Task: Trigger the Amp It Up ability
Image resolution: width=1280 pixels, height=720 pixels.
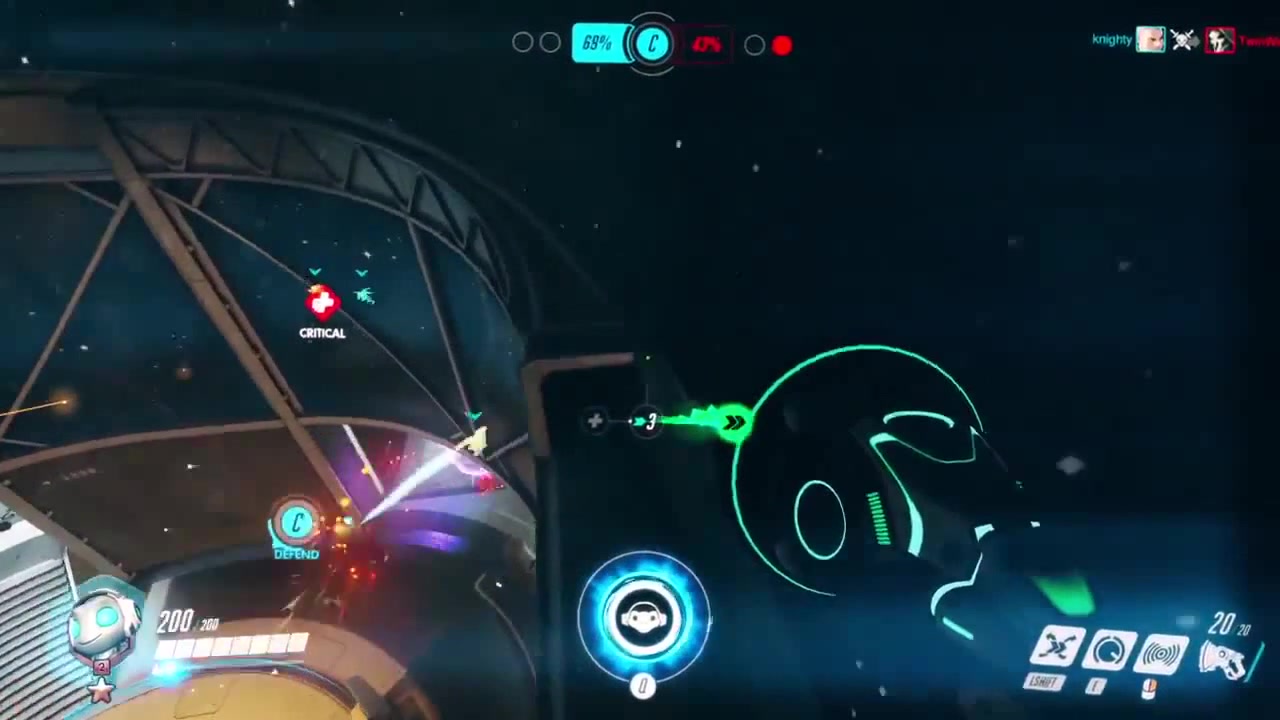Action: 1109,651
